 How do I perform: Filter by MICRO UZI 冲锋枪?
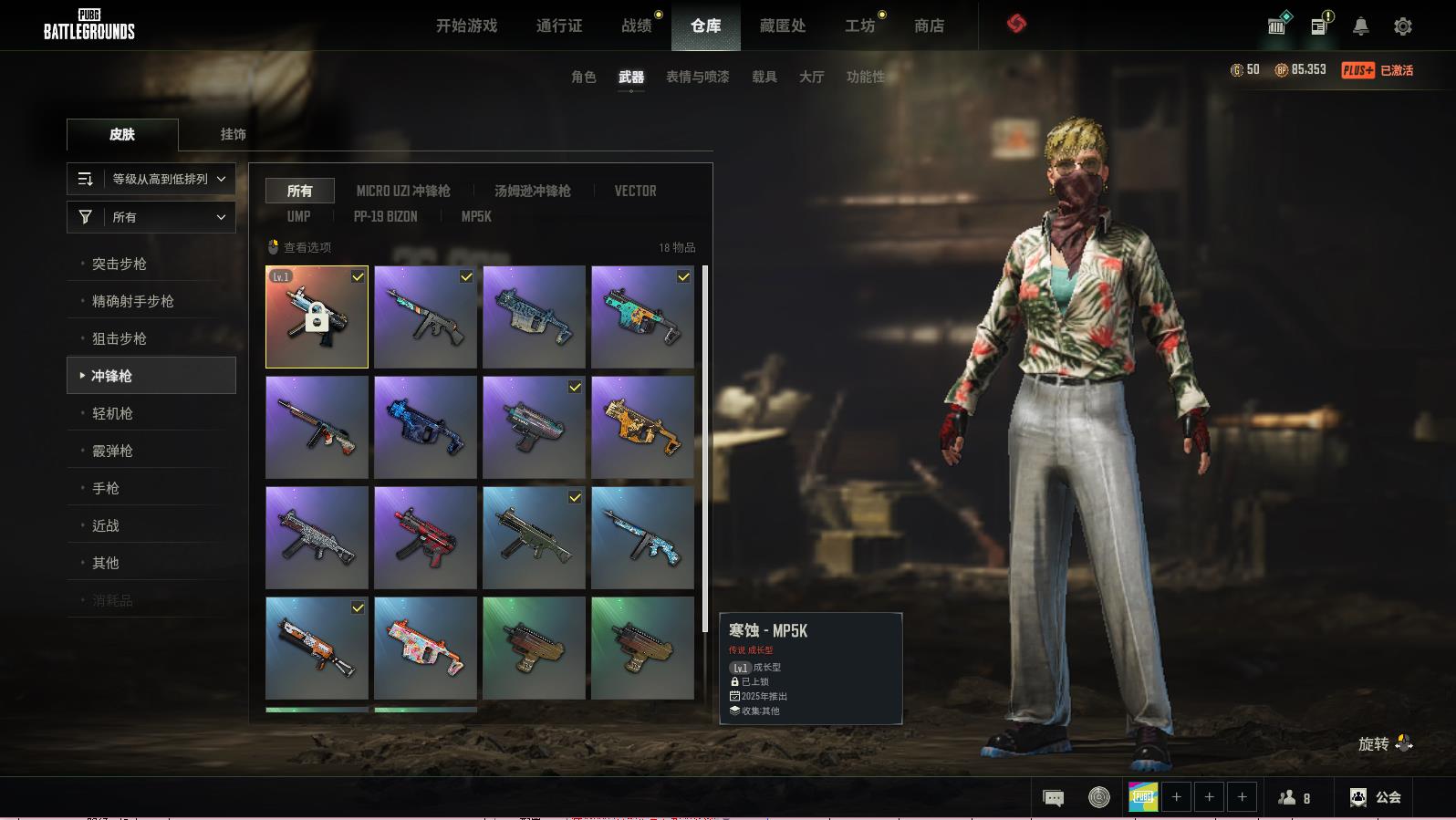click(403, 191)
